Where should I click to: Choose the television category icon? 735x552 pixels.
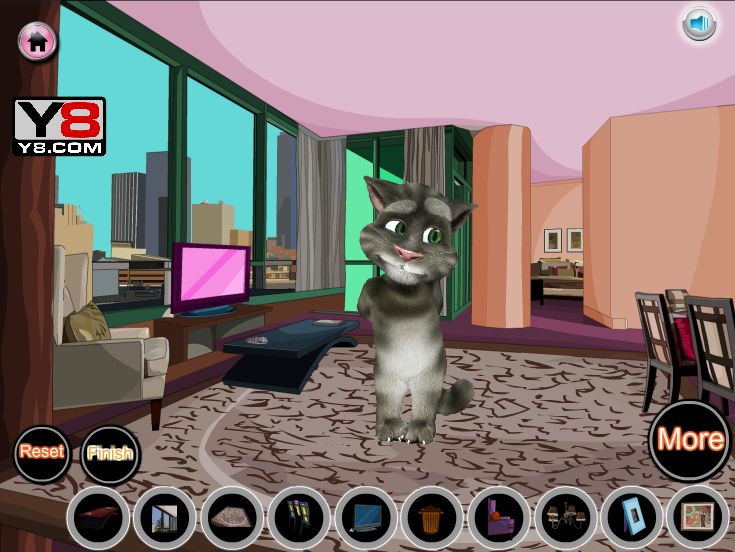(x=366, y=518)
